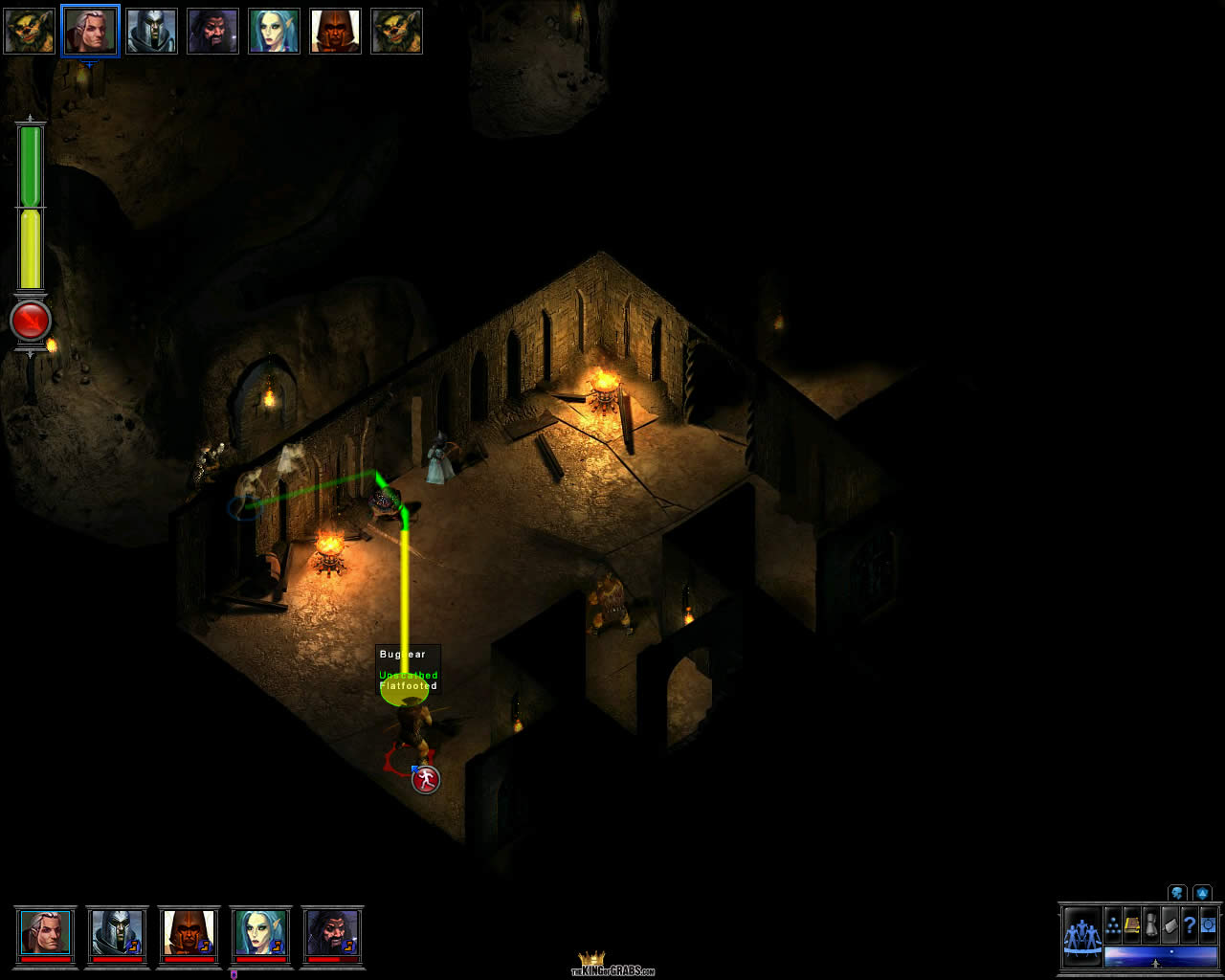Image resolution: width=1225 pixels, height=980 pixels.
Task: Open help with the question mark icon
Action: (1189, 925)
